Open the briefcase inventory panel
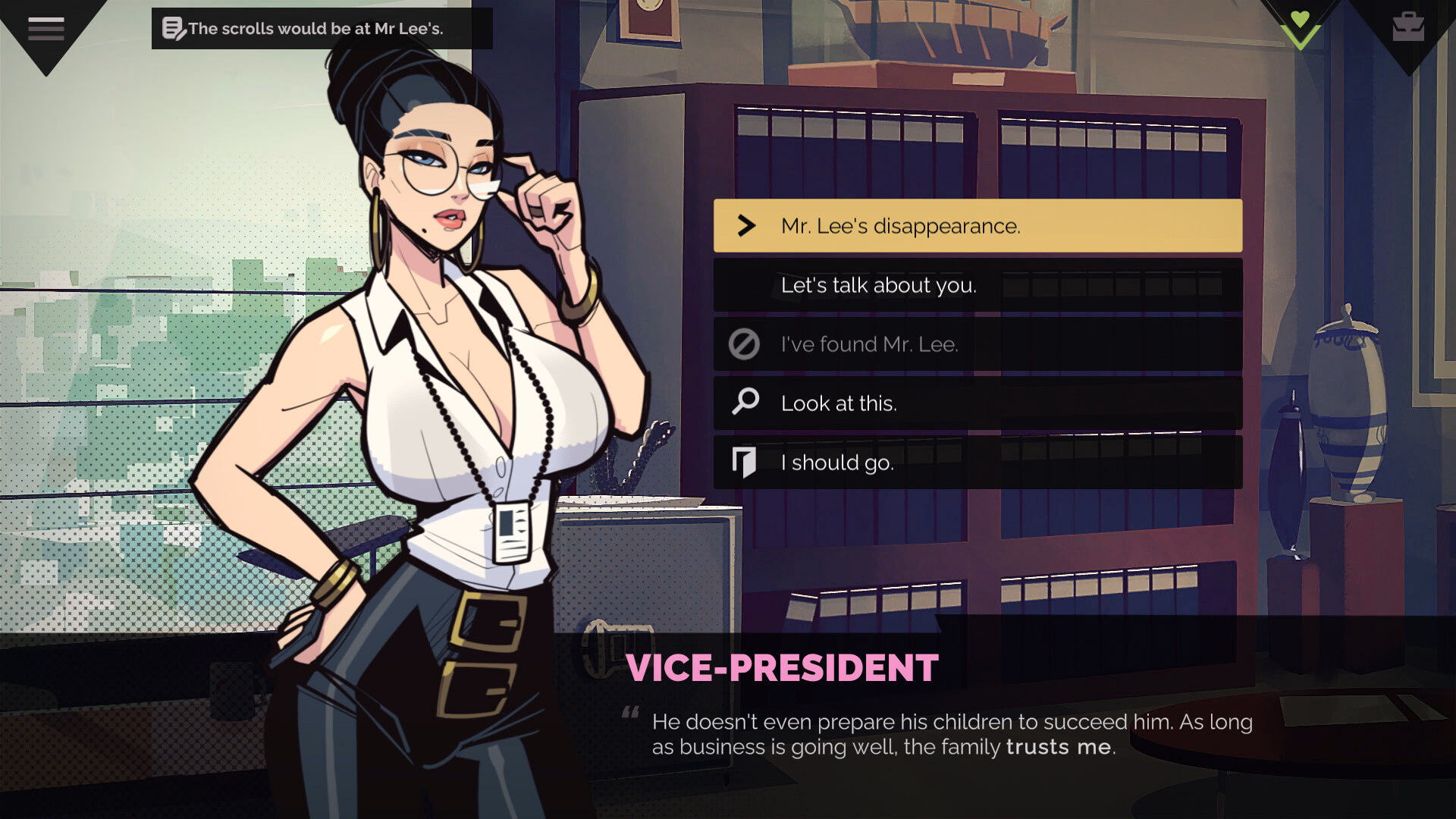This screenshot has width=1456, height=819. tap(1409, 25)
